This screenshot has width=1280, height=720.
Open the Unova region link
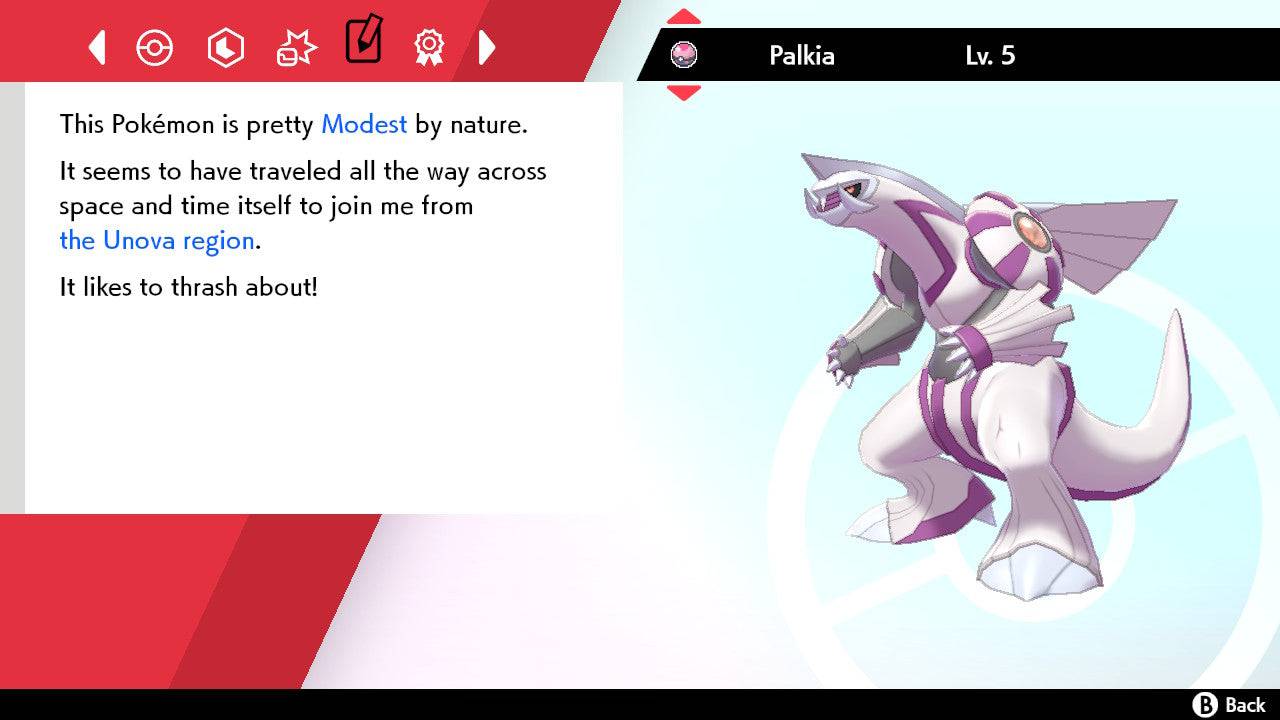tap(155, 240)
